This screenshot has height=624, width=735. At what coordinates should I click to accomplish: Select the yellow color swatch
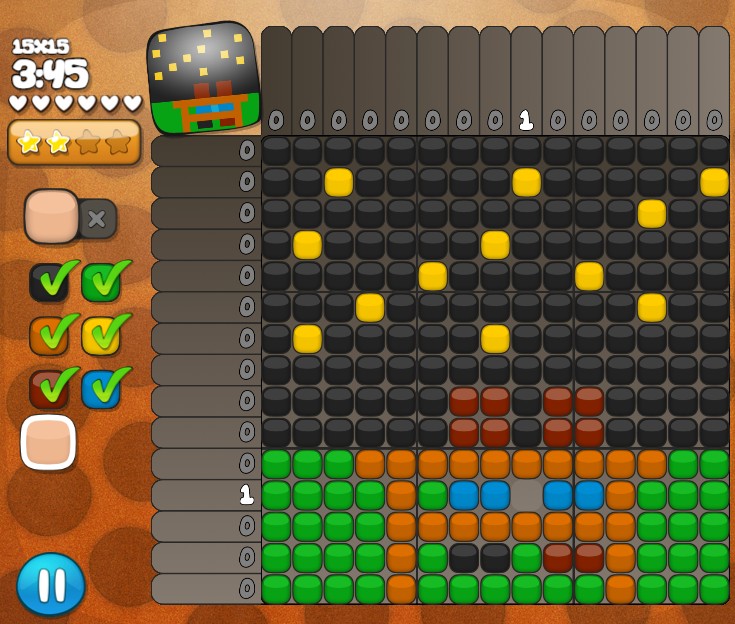[101, 336]
